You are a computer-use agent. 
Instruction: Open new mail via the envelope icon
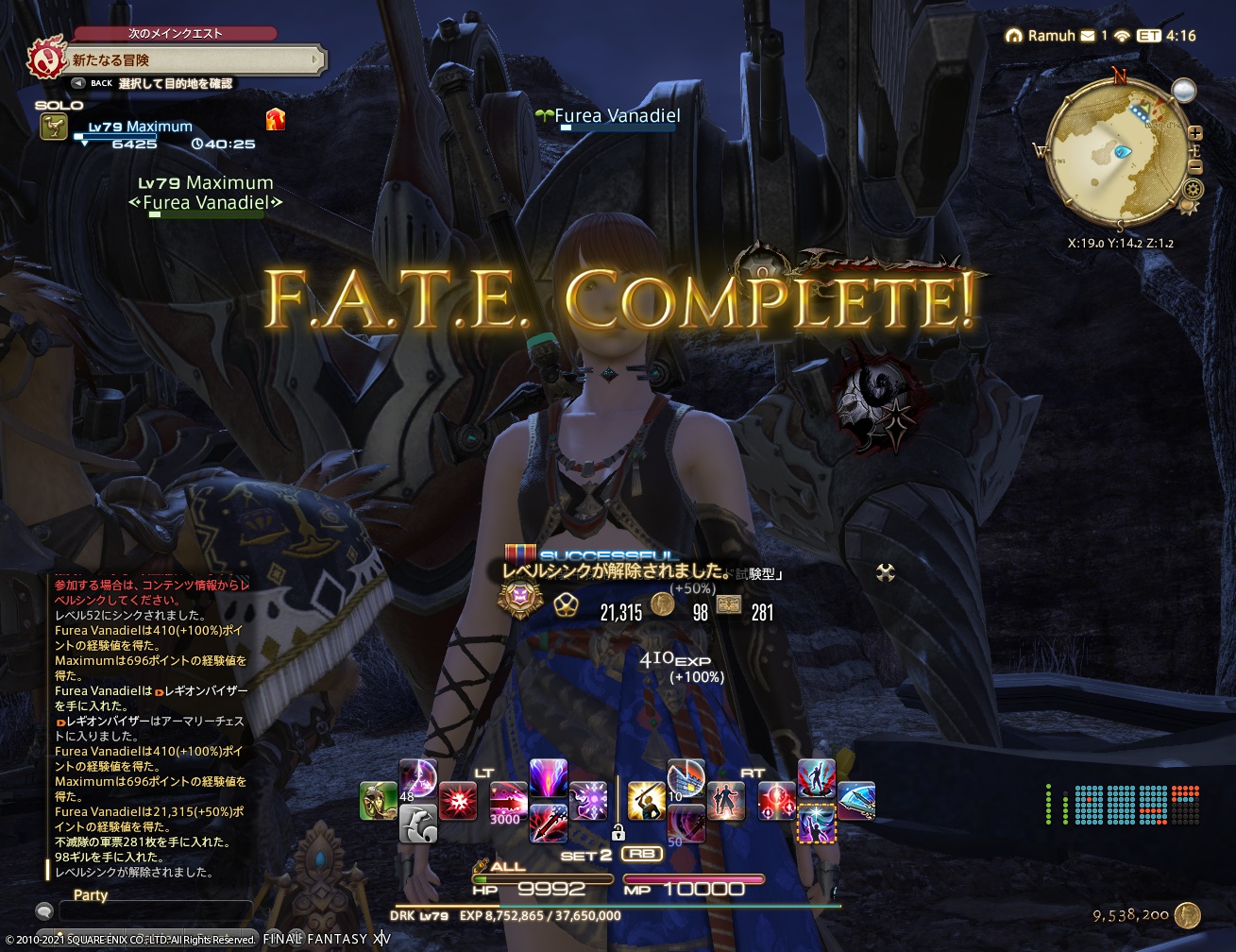1088,36
